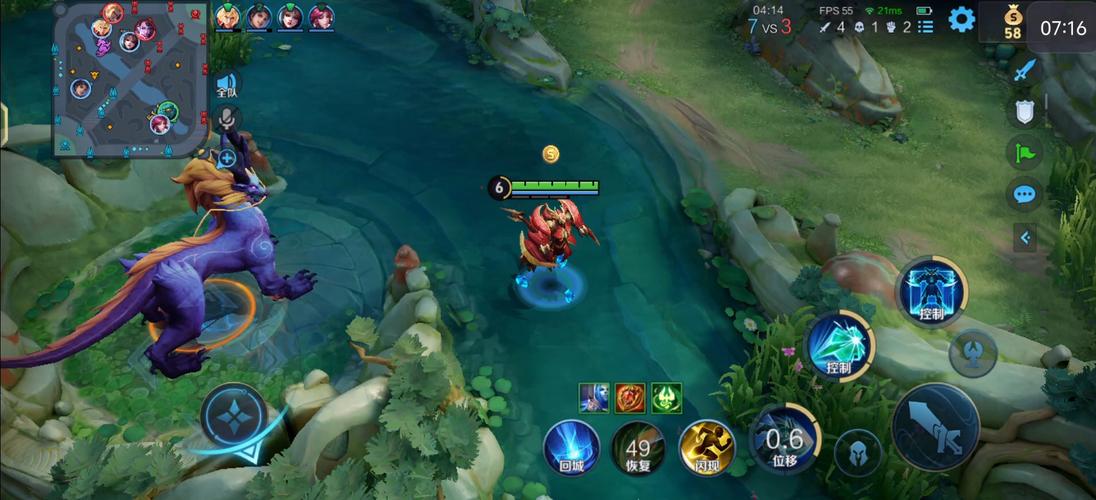1096x500 pixels.
Task: Open the gold coin bag shop
Action: [1012, 21]
